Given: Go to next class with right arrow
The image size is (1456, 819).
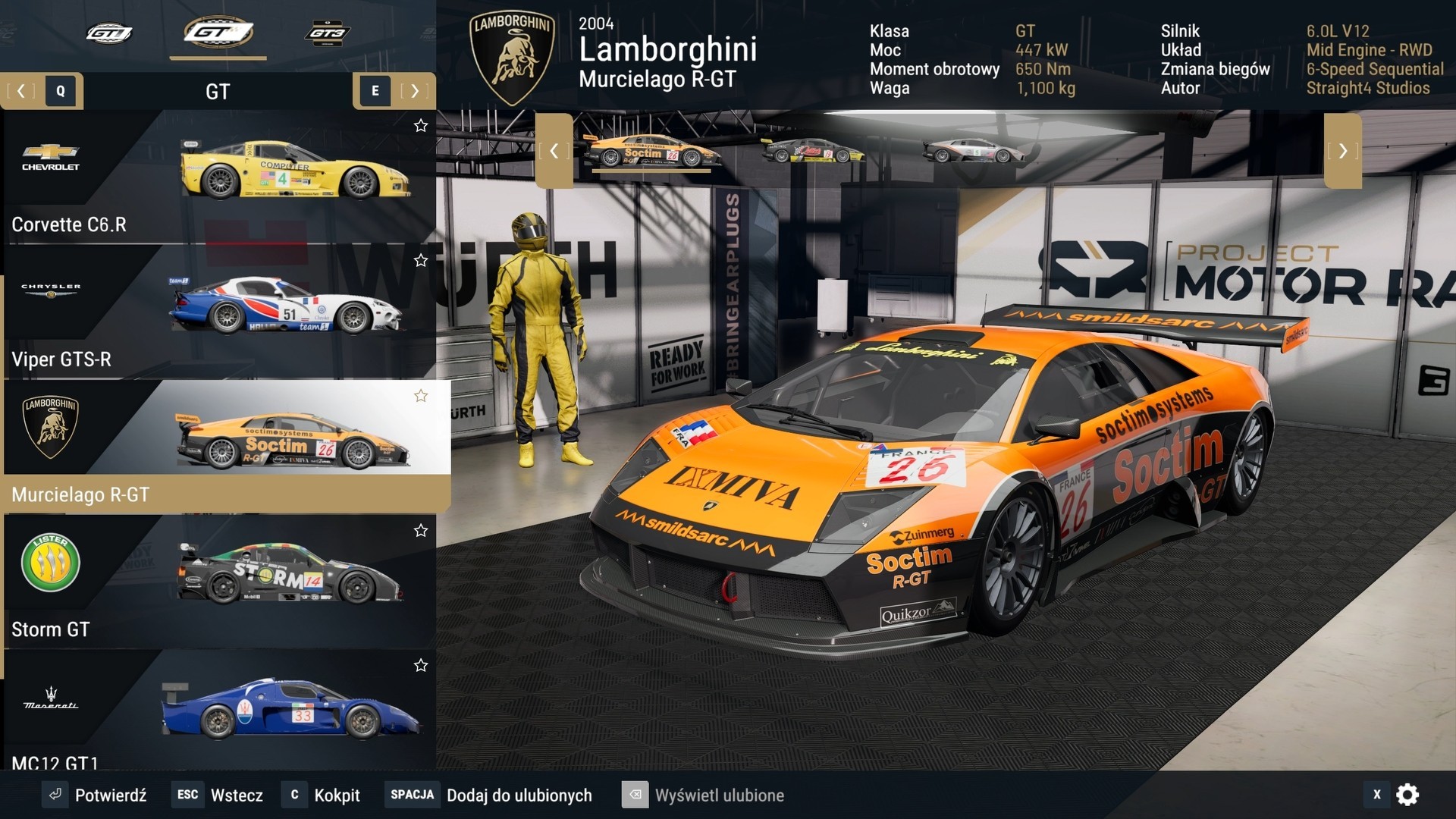Looking at the screenshot, I should pyautogui.click(x=414, y=91).
